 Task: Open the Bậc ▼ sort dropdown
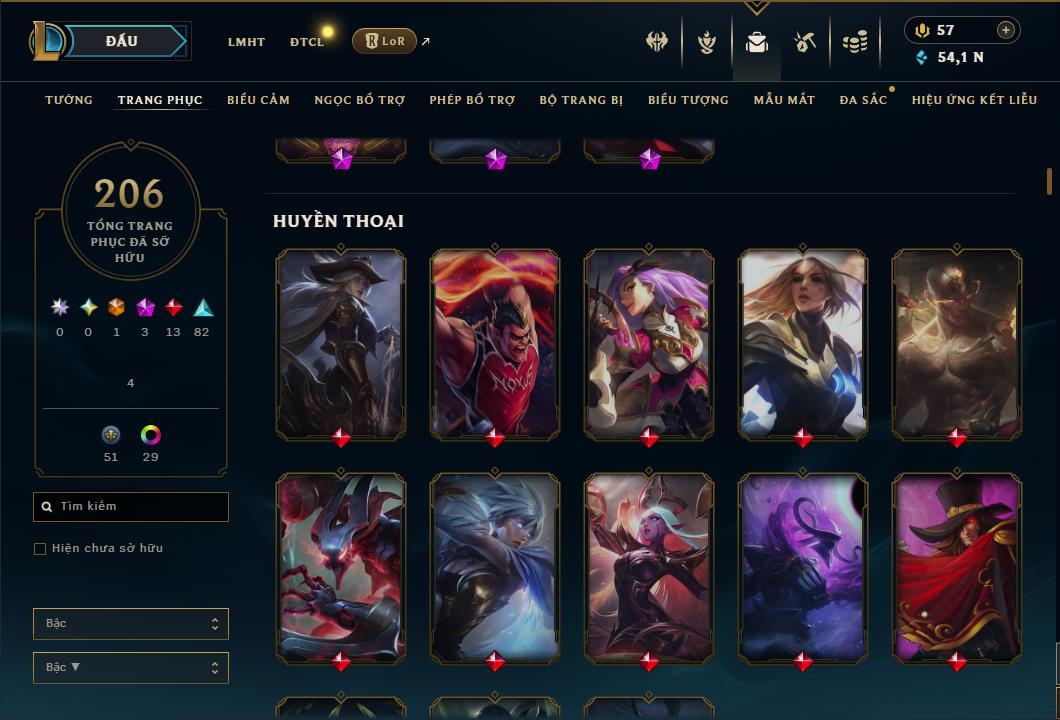(x=130, y=667)
